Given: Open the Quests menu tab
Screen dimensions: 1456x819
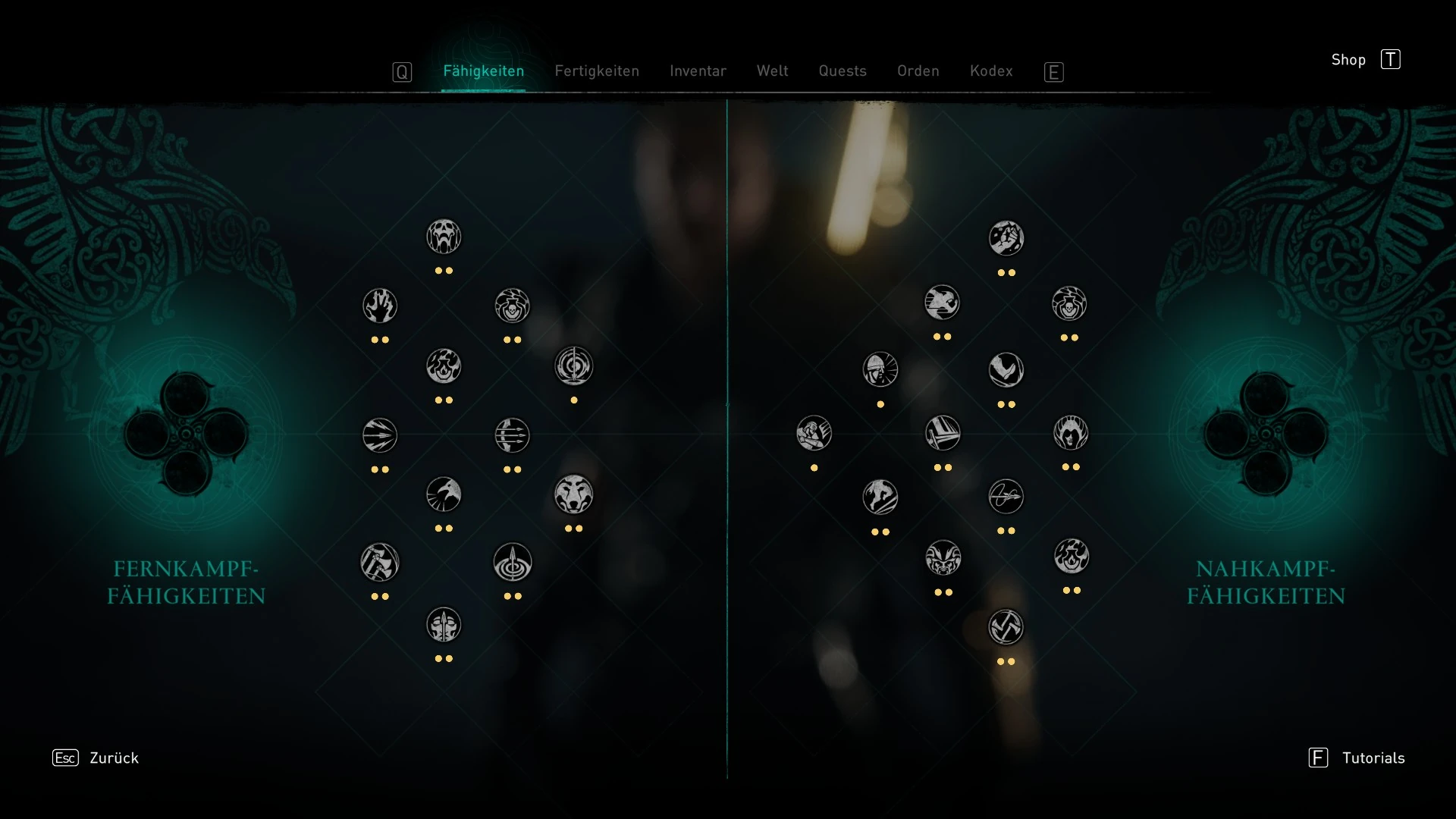Looking at the screenshot, I should pyautogui.click(x=843, y=71).
